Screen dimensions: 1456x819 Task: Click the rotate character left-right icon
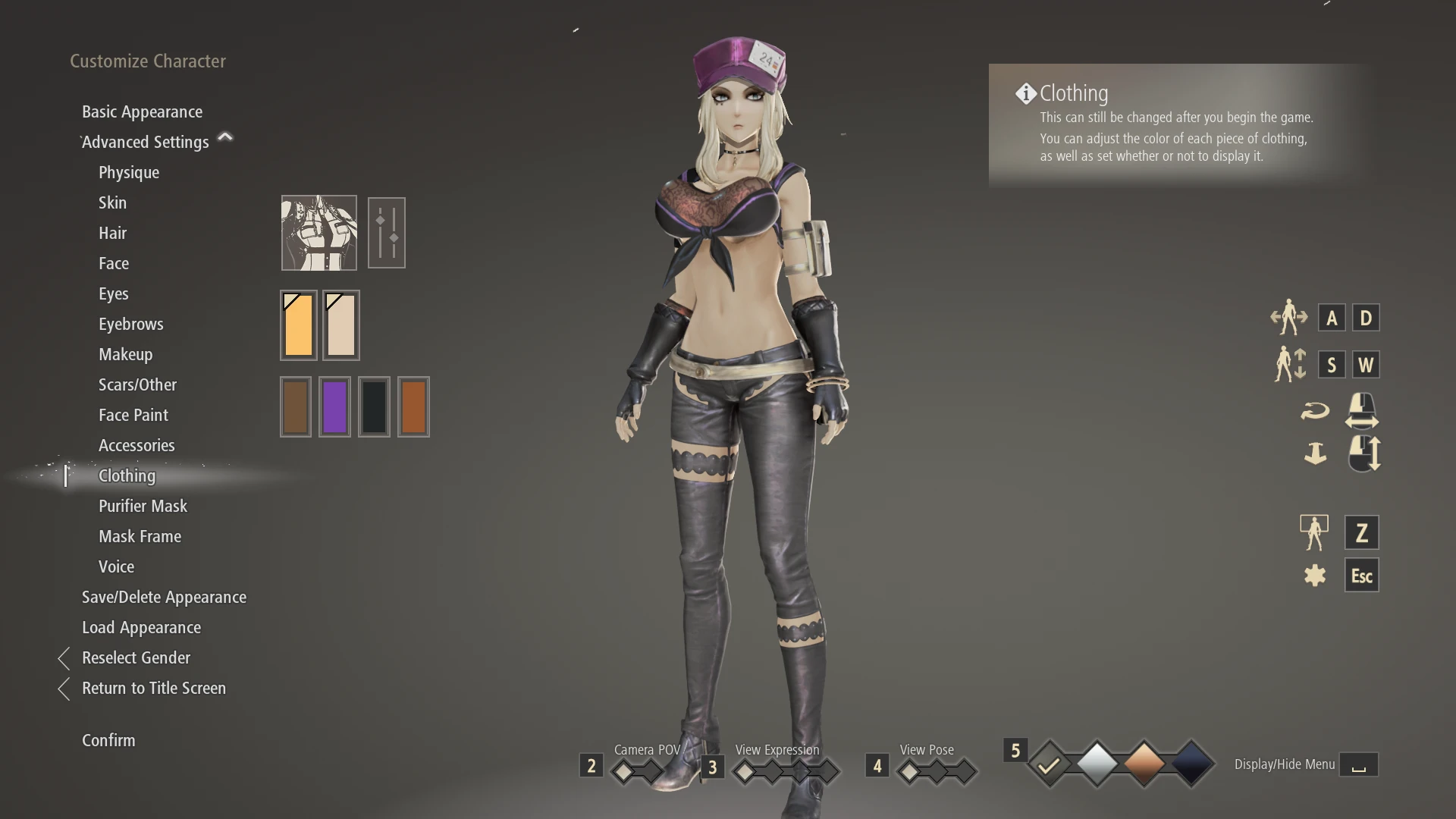[x=1289, y=317]
